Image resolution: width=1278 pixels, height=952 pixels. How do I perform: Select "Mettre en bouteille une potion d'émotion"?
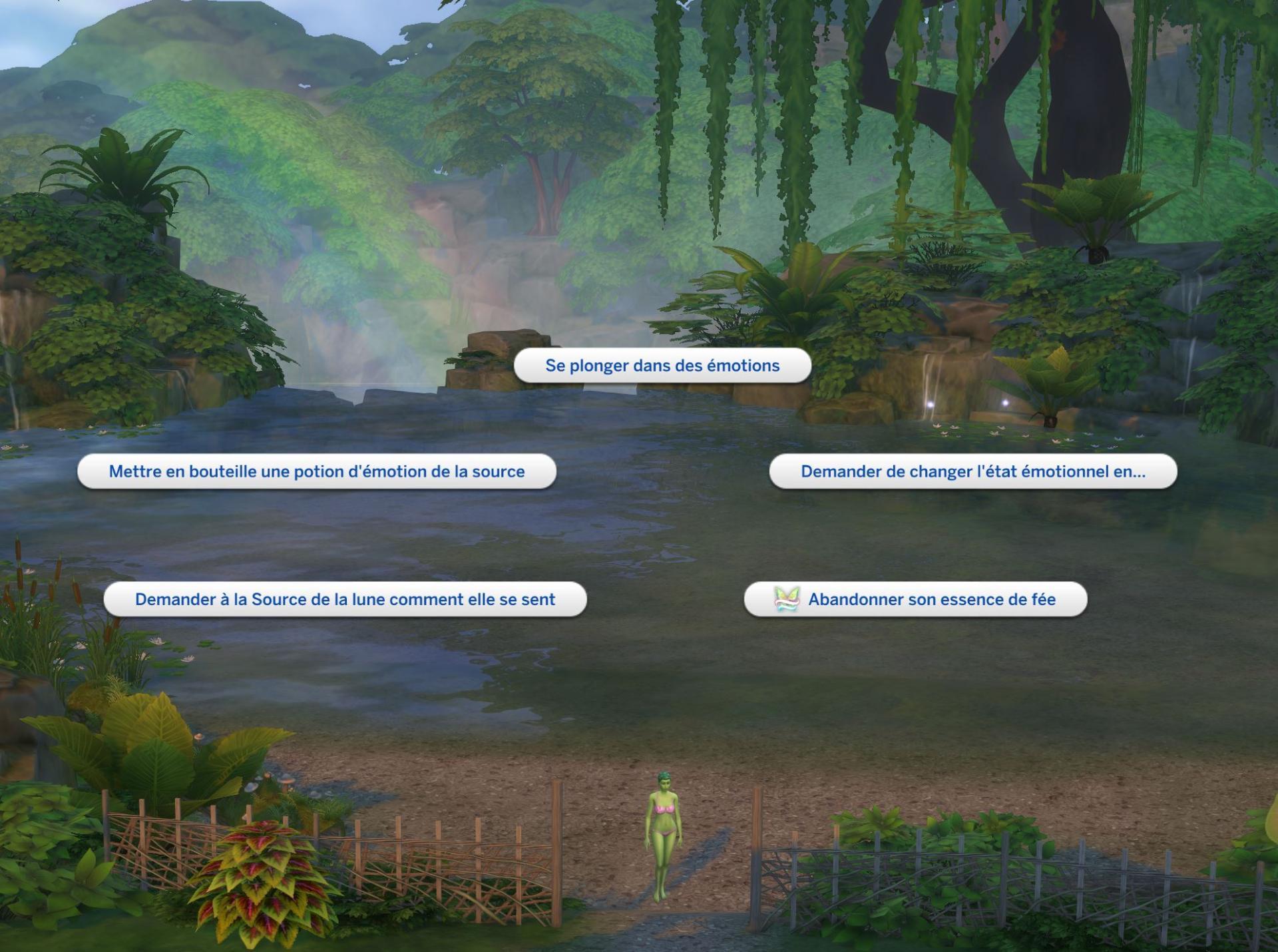[317, 471]
